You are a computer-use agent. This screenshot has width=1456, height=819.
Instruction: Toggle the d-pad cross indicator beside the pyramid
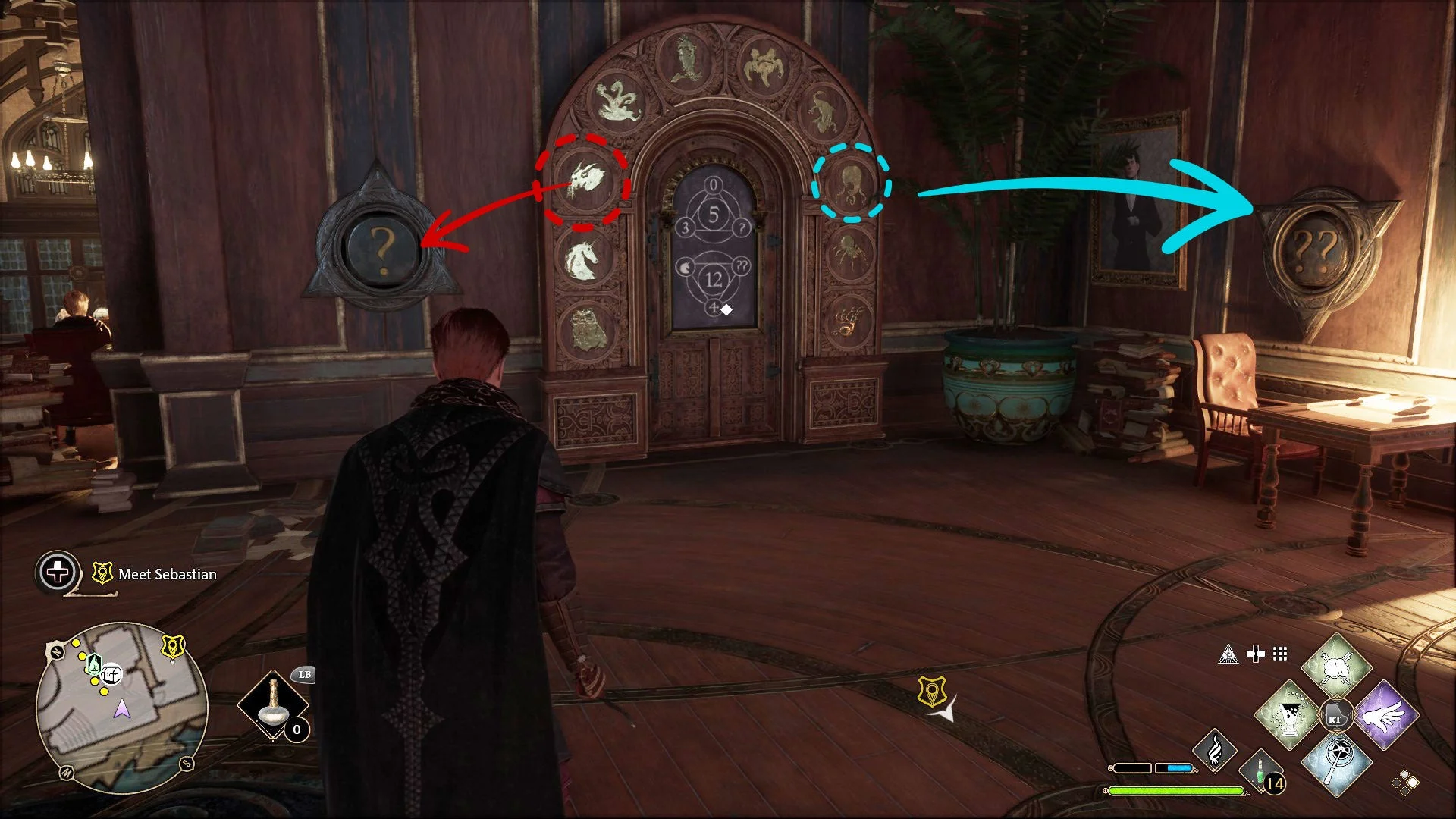pos(1254,653)
